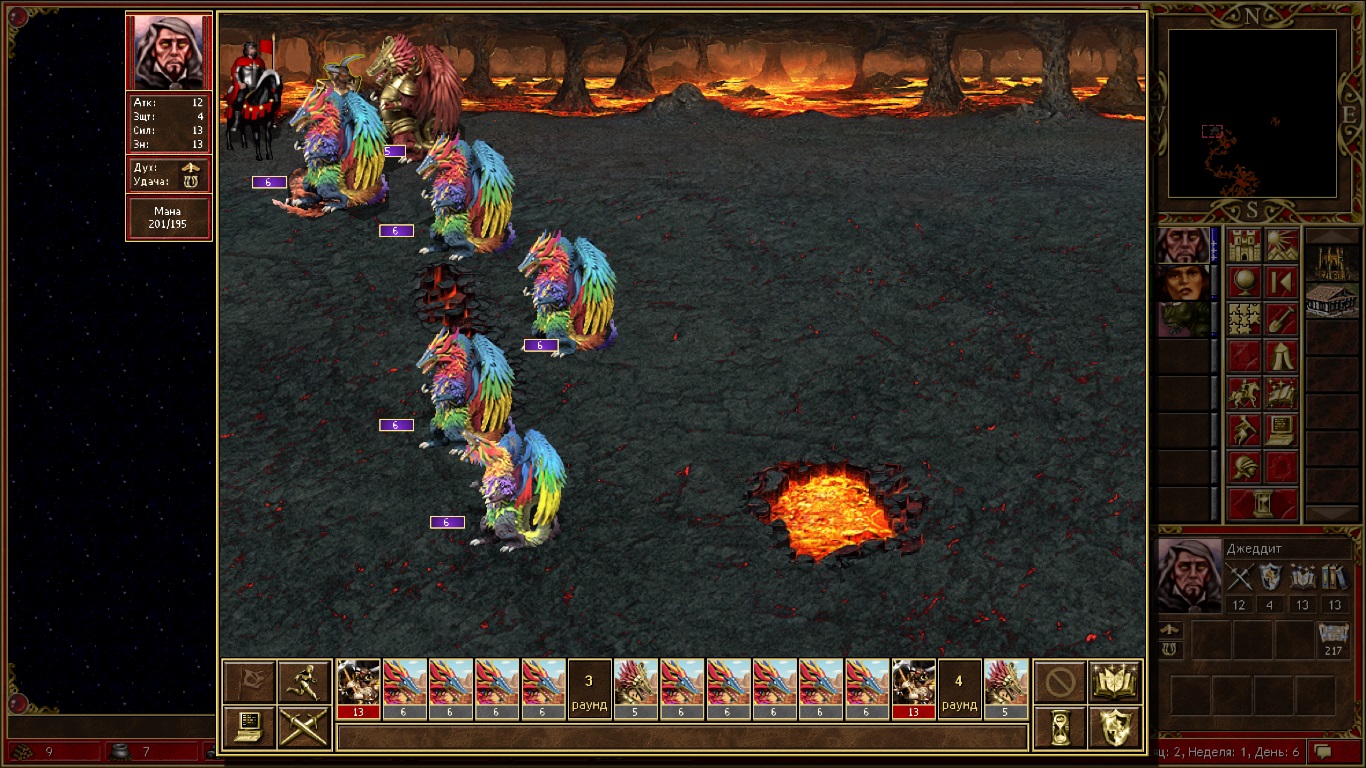The width and height of the screenshot is (1366, 768).
Task: Toggle auto-combat with the crossed swords button
Action: point(304,727)
